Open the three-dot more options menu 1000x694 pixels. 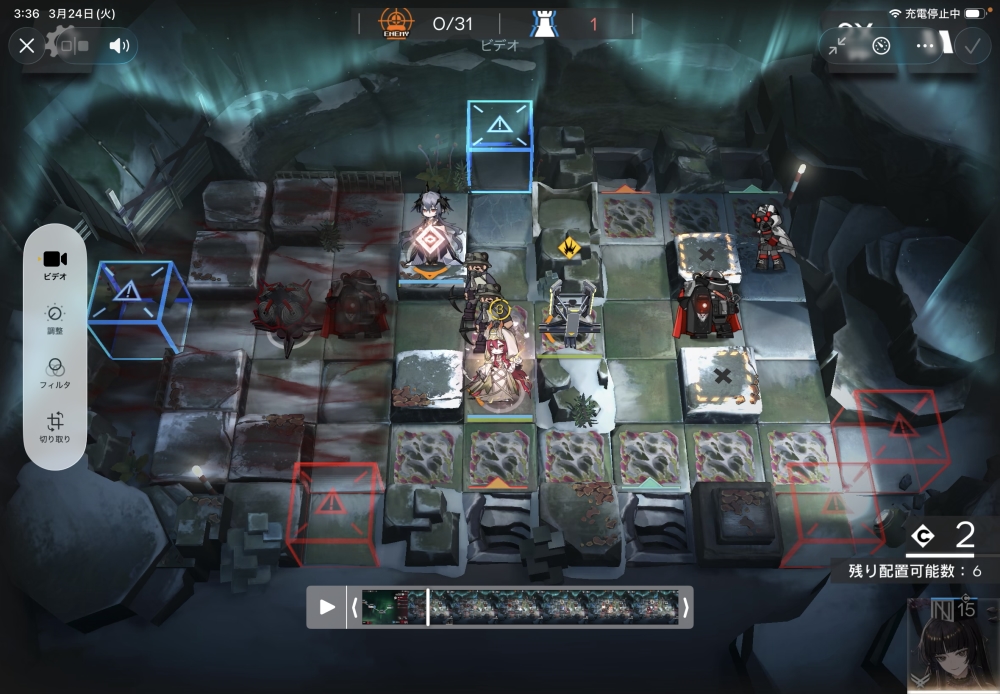[926, 45]
